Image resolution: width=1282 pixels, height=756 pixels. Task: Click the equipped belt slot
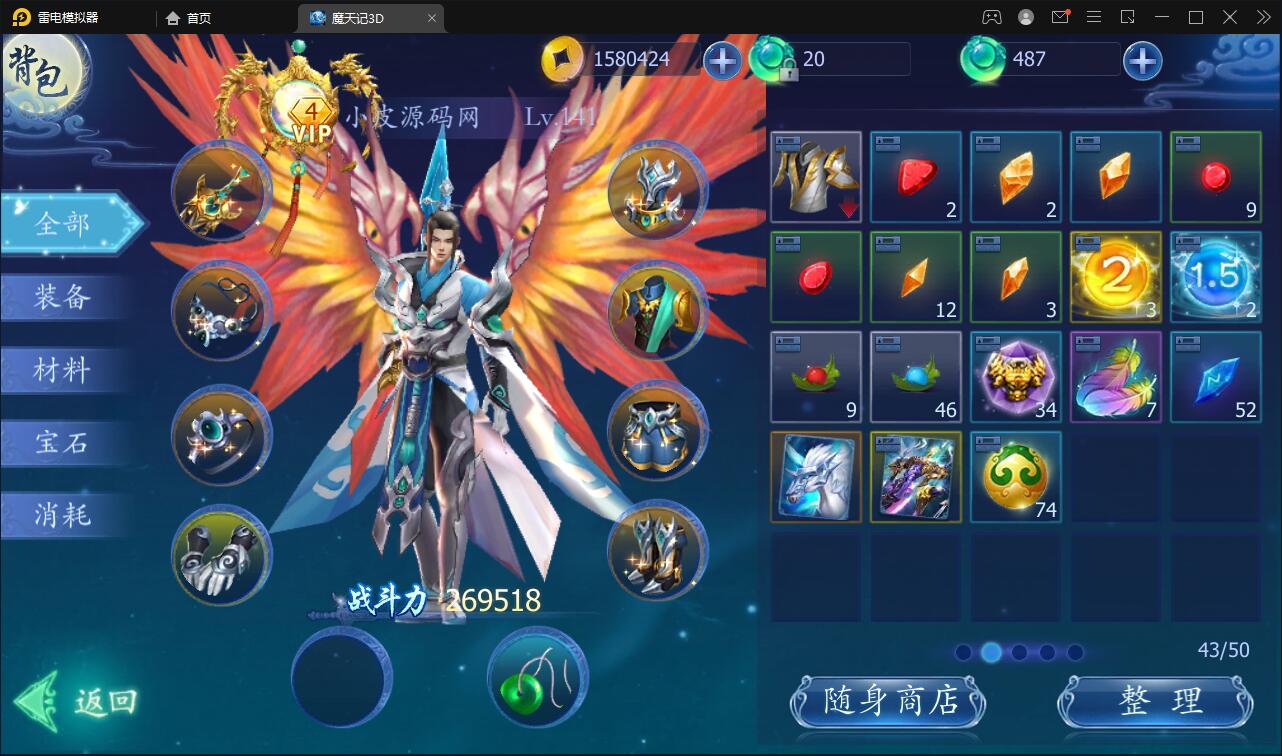657,433
